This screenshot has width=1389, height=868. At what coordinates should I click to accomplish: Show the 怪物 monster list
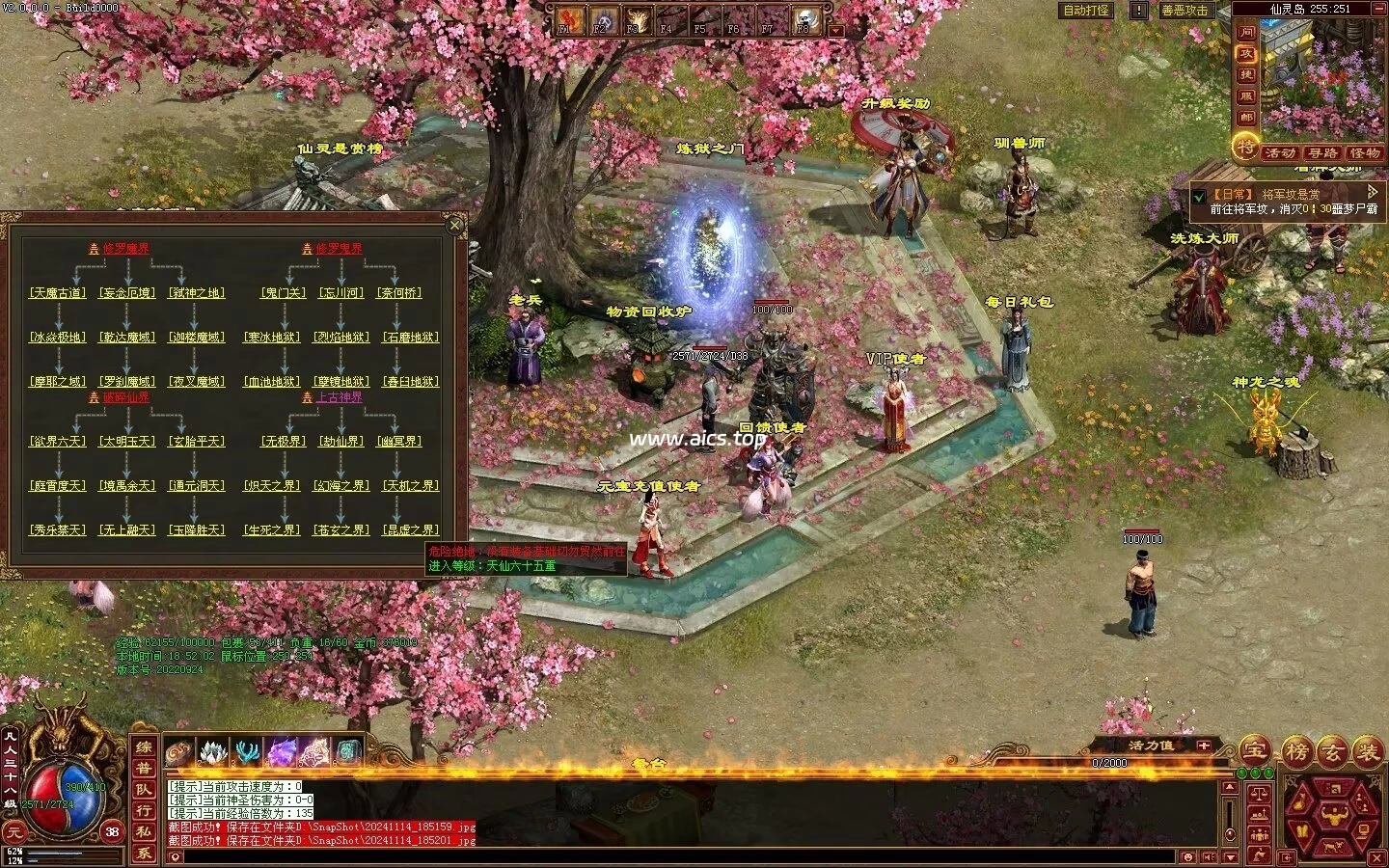point(1364,153)
